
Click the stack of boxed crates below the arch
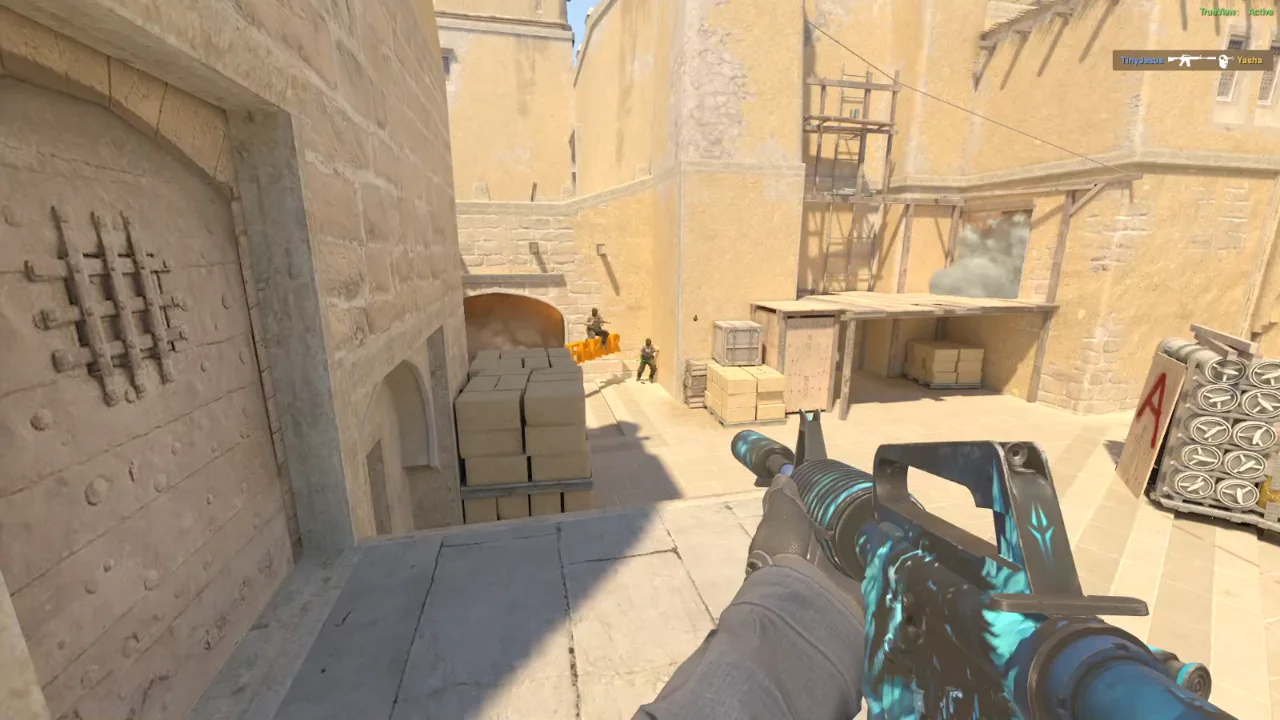[x=520, y=420]
